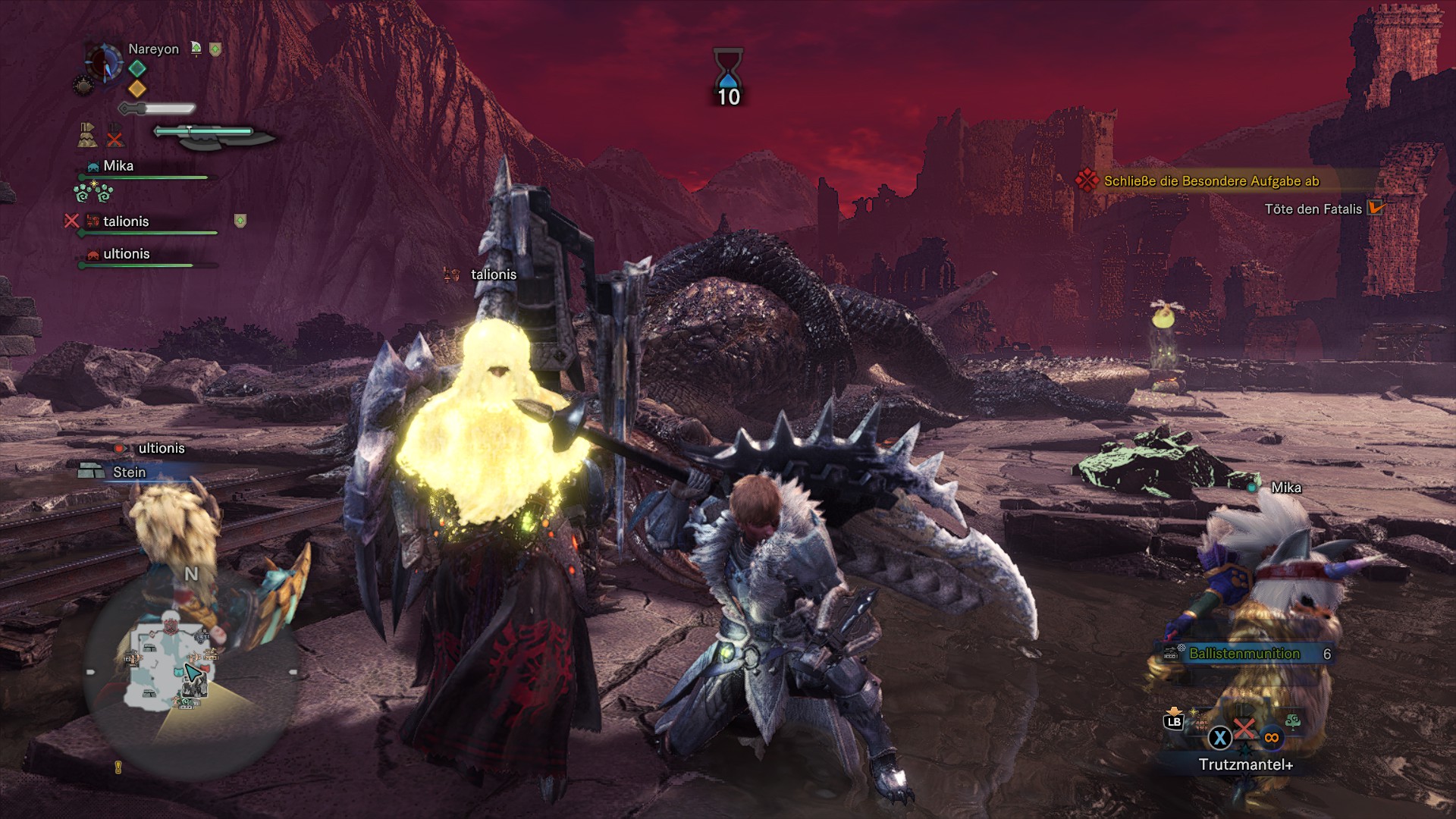Click the Stein pickup label
1456x819 pixels.
click(129, 472)
